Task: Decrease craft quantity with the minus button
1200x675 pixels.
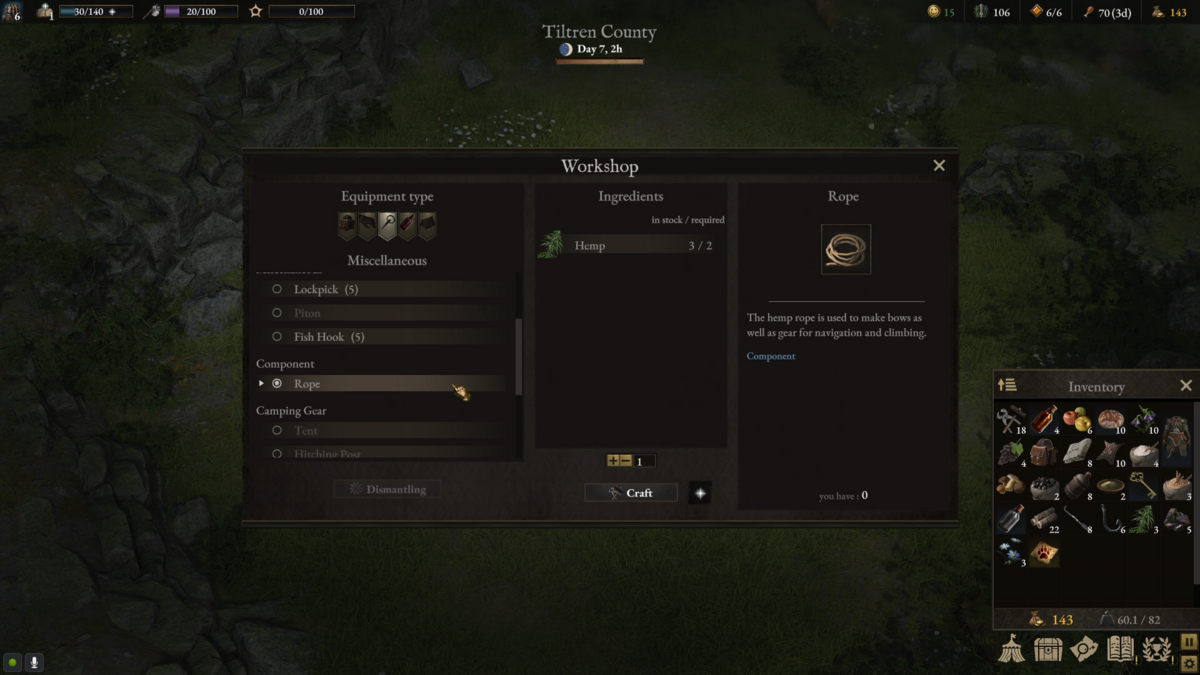Action: click(626, 461)
